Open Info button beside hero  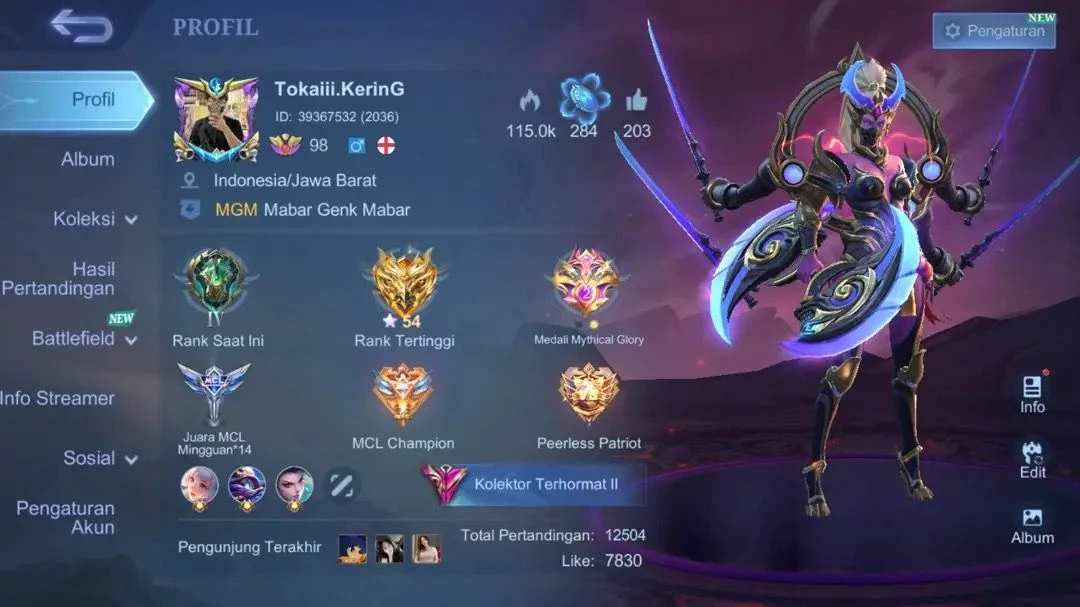coord(1033,393)
